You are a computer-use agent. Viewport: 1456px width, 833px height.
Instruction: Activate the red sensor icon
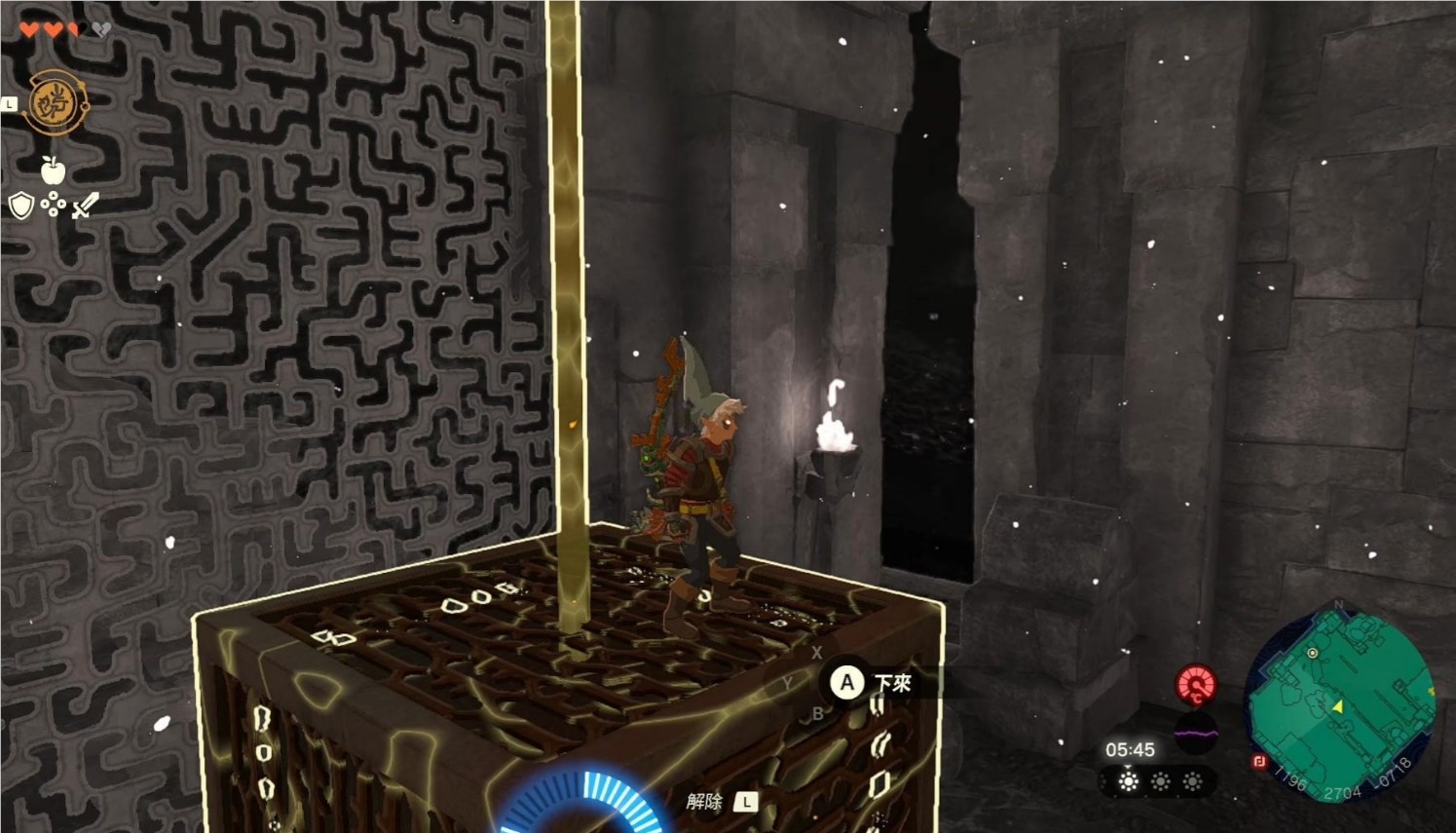pos(1196,685)
